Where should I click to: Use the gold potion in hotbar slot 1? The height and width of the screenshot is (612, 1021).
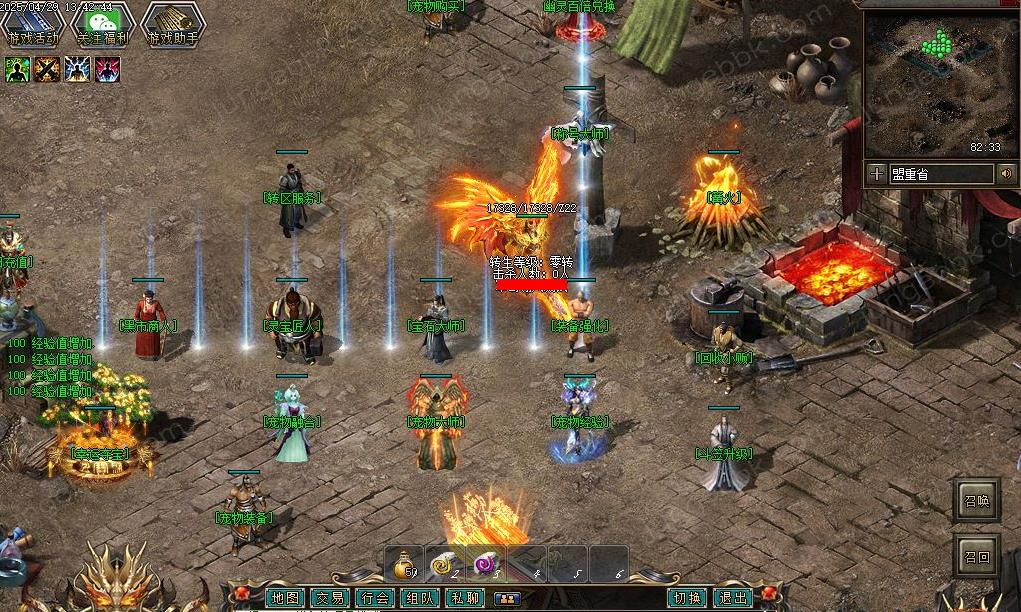click(x=405, y=565)
